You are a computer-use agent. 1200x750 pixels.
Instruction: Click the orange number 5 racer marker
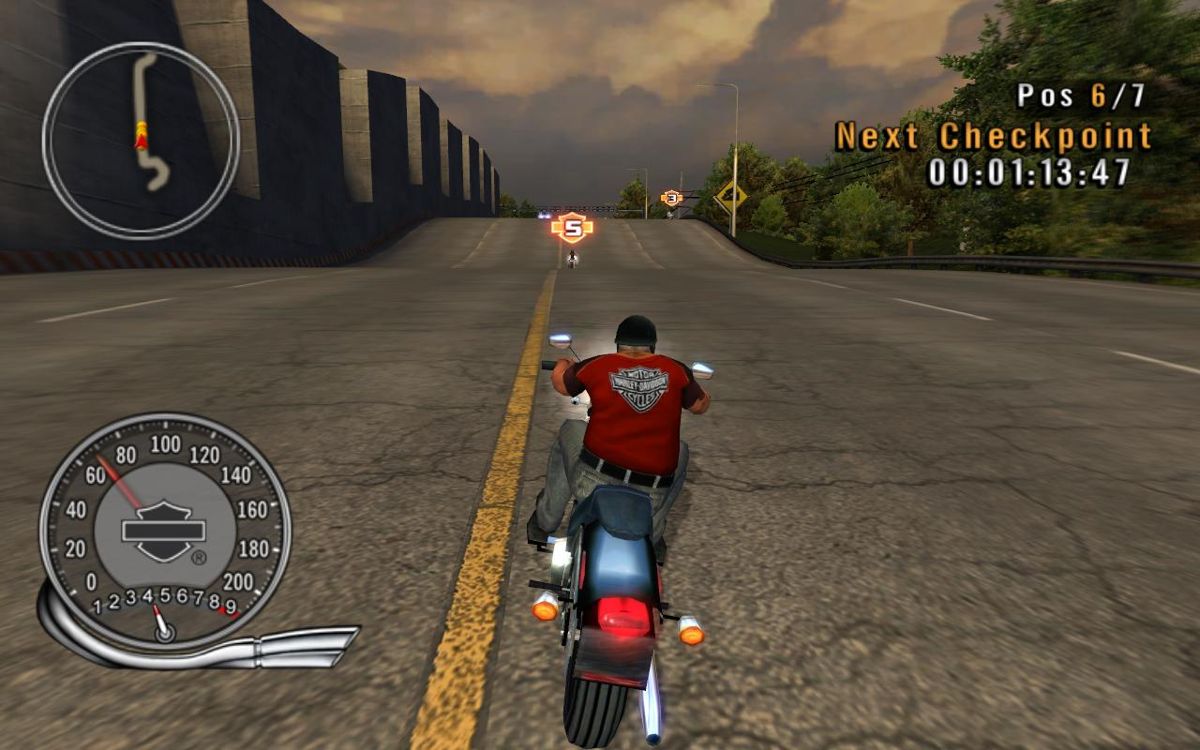(x=572, y=228)
